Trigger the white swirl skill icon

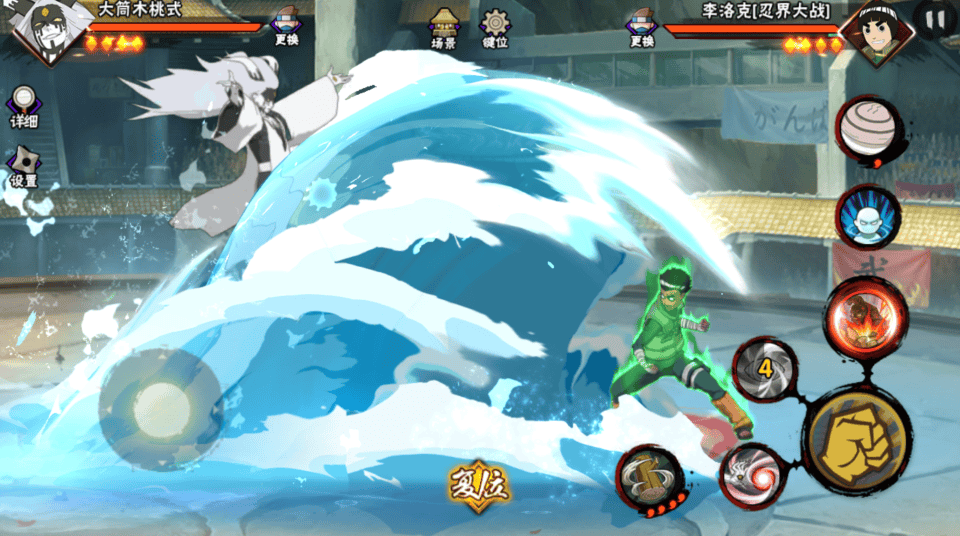(x=750, y=475)
